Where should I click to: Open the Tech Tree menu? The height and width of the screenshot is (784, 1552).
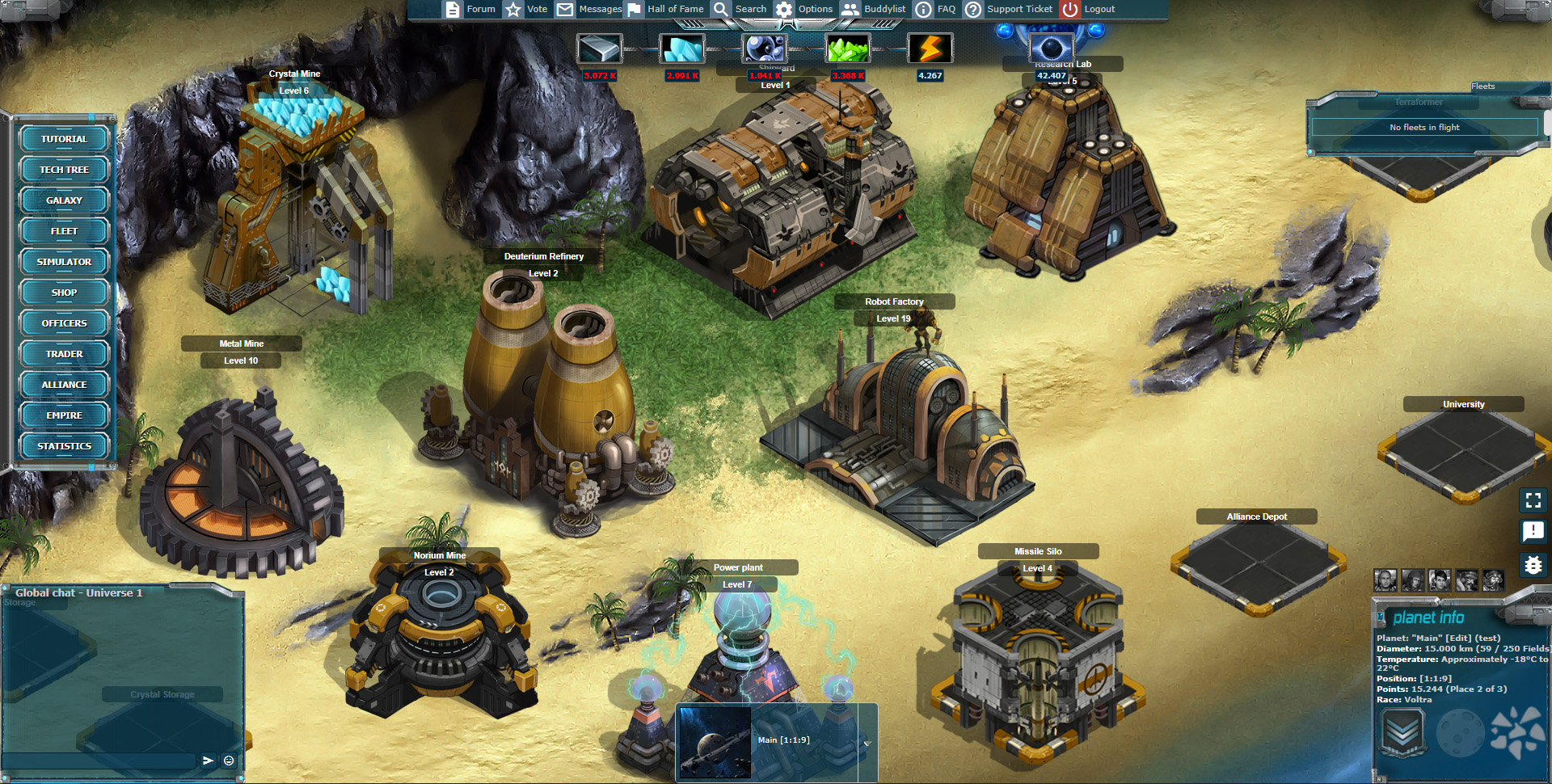(x=64, y=170)
